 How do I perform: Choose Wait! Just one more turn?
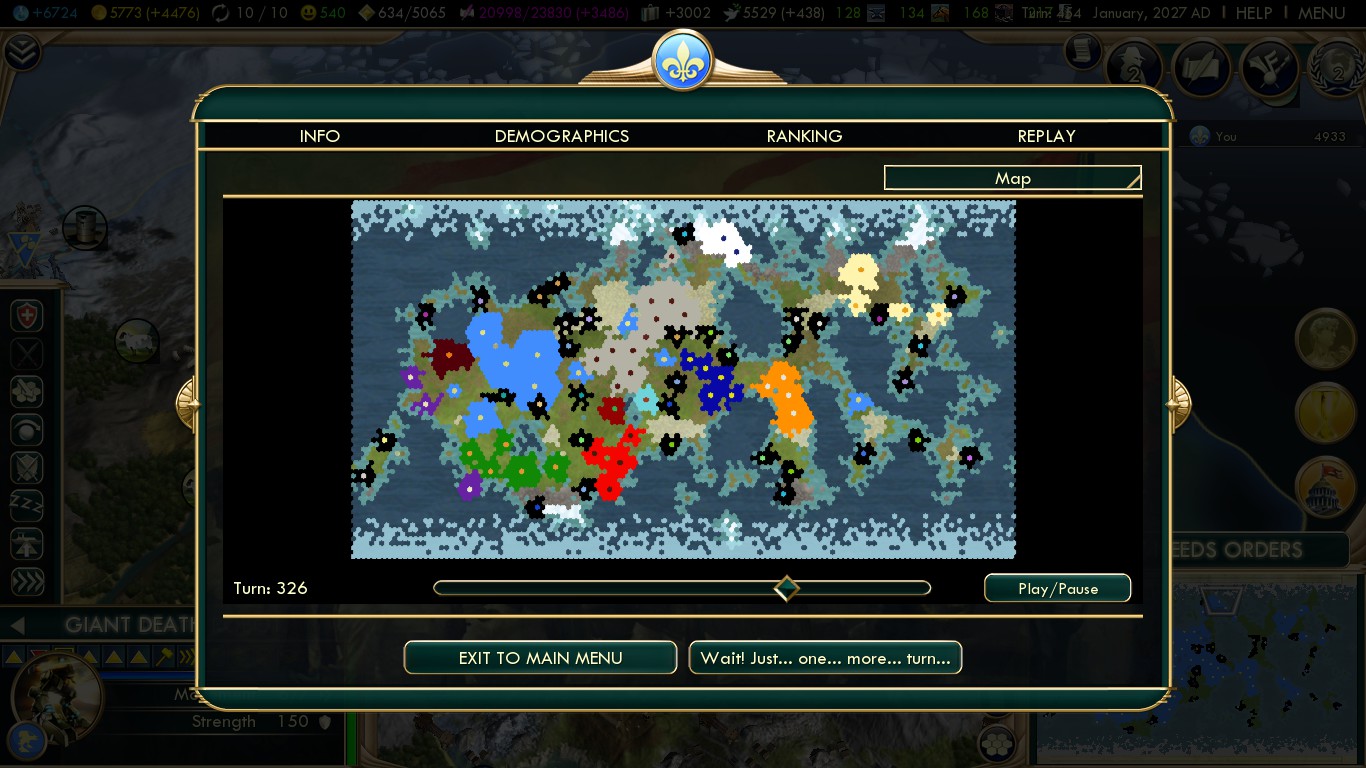tap(825, 658)
